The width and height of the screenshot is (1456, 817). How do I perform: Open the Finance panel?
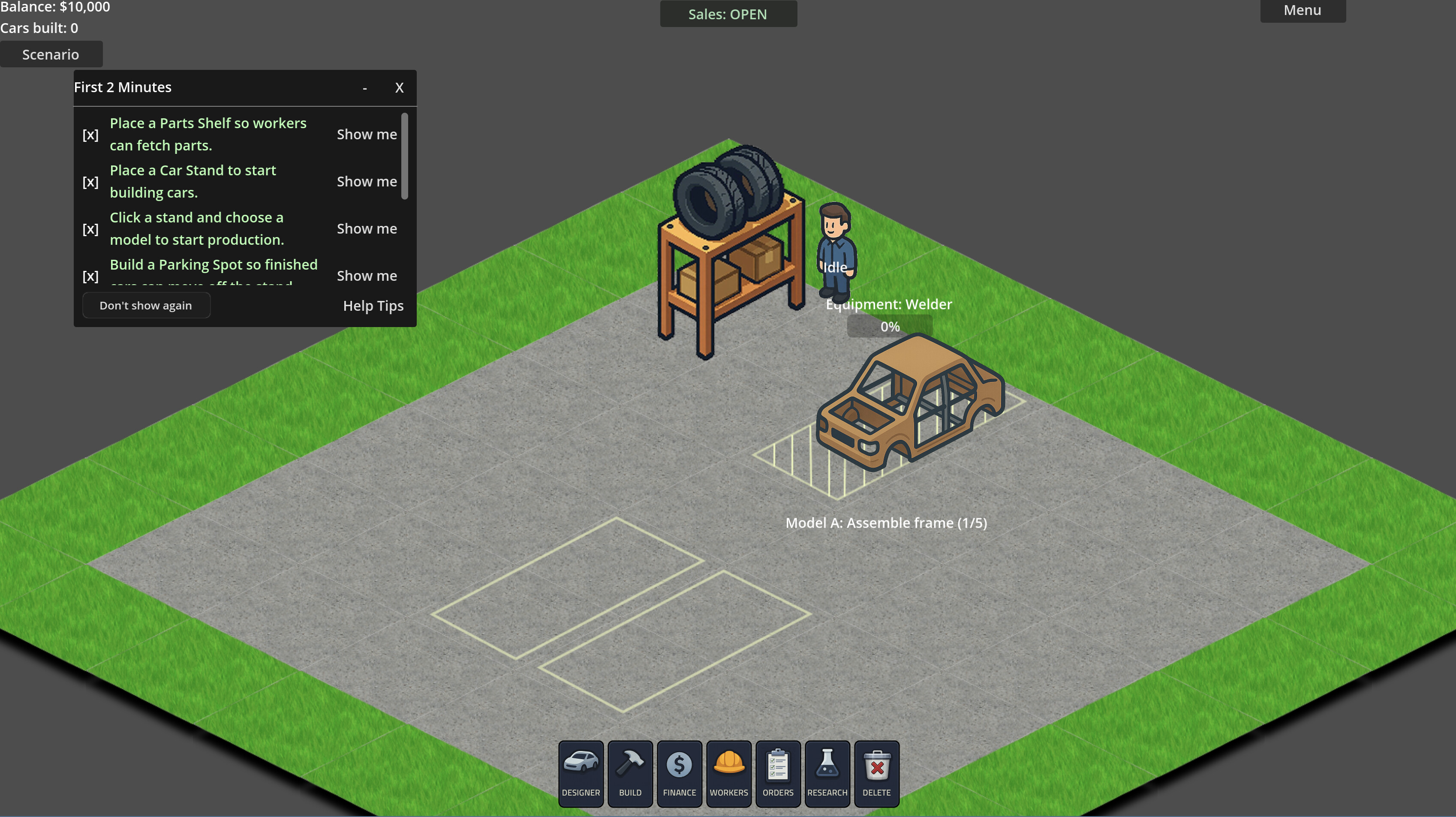point(679,773)
